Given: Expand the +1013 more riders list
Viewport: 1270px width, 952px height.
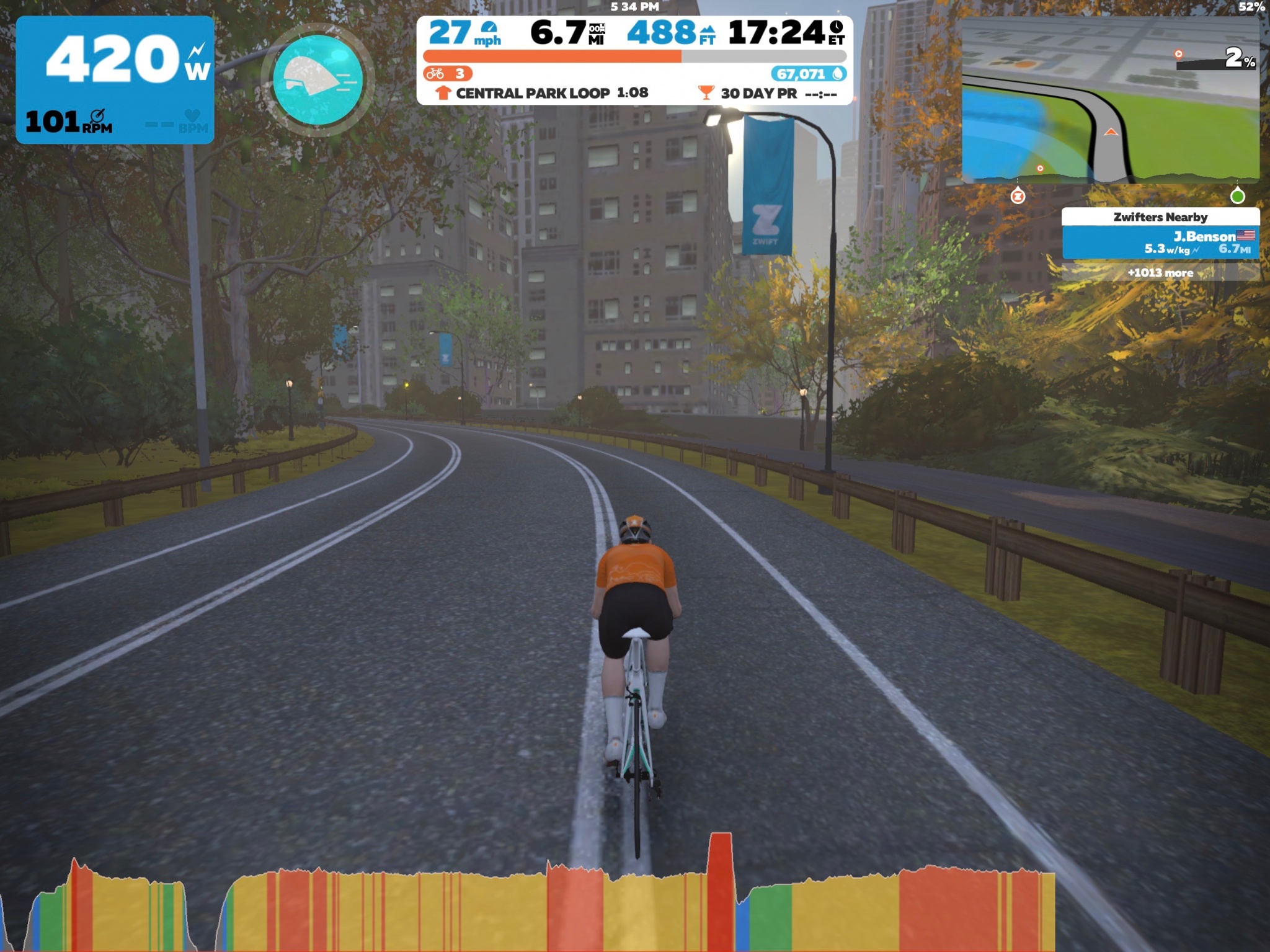Looking at the screenshot, I should [x=1160, y=272].
